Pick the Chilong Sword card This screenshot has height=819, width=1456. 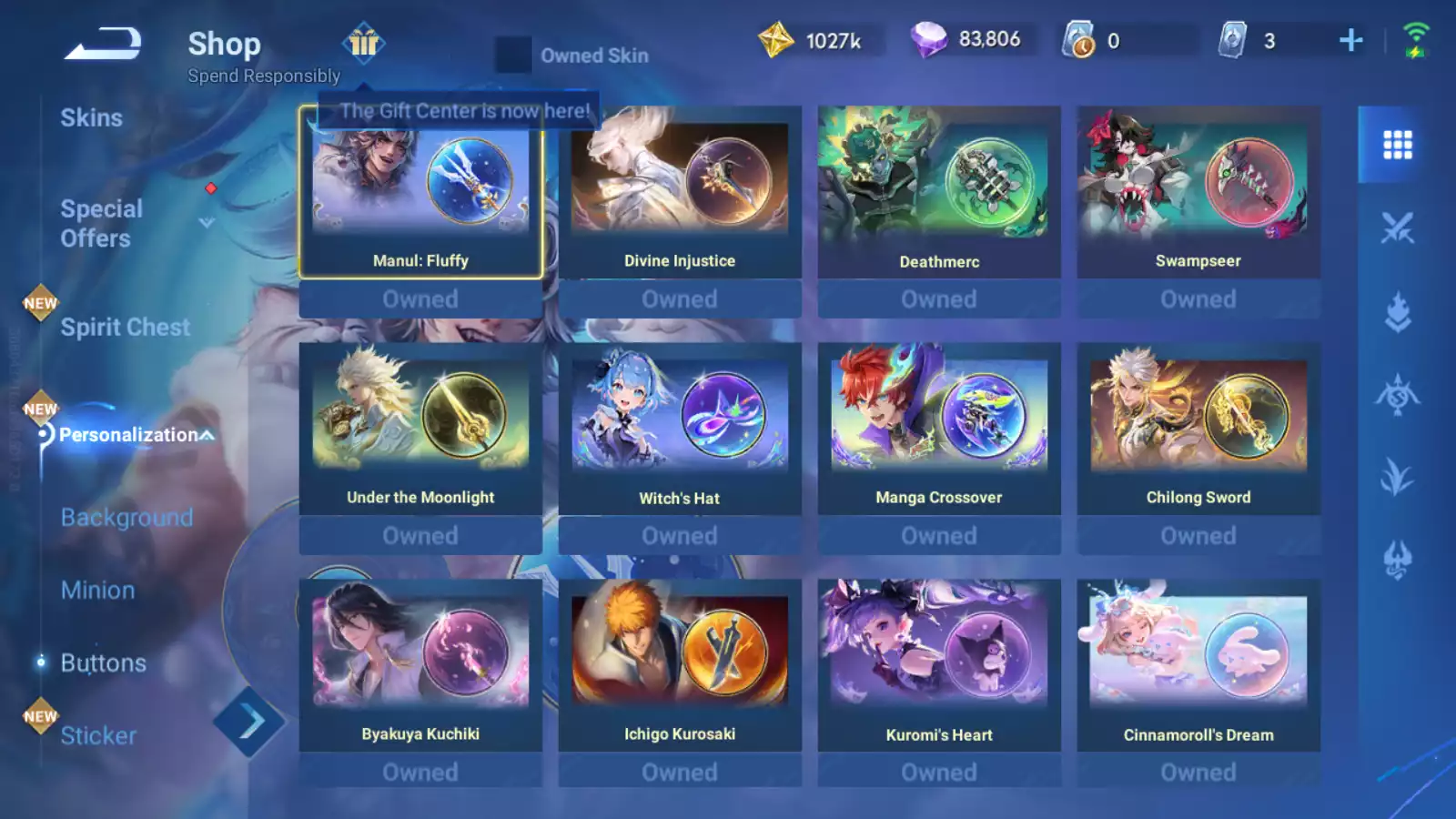click(1198, 430)
